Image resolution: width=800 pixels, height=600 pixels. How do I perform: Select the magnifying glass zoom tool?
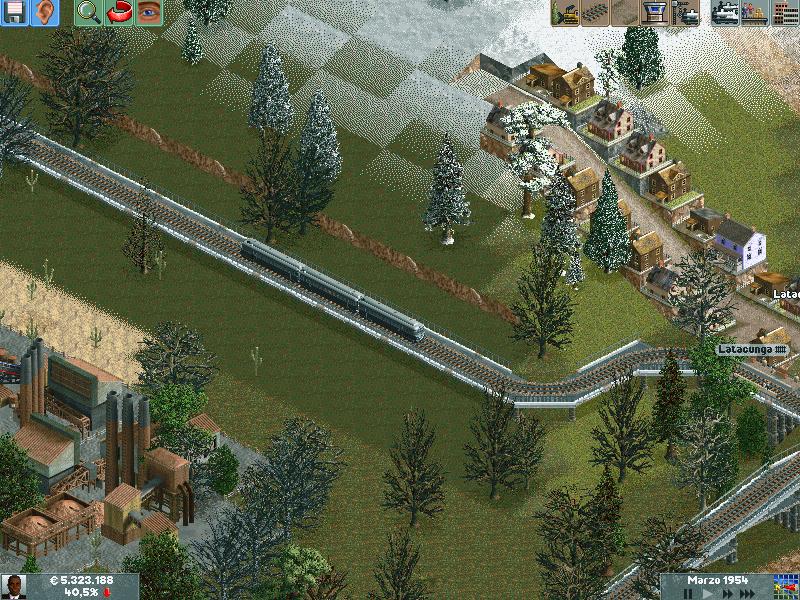tap(89, 12)
